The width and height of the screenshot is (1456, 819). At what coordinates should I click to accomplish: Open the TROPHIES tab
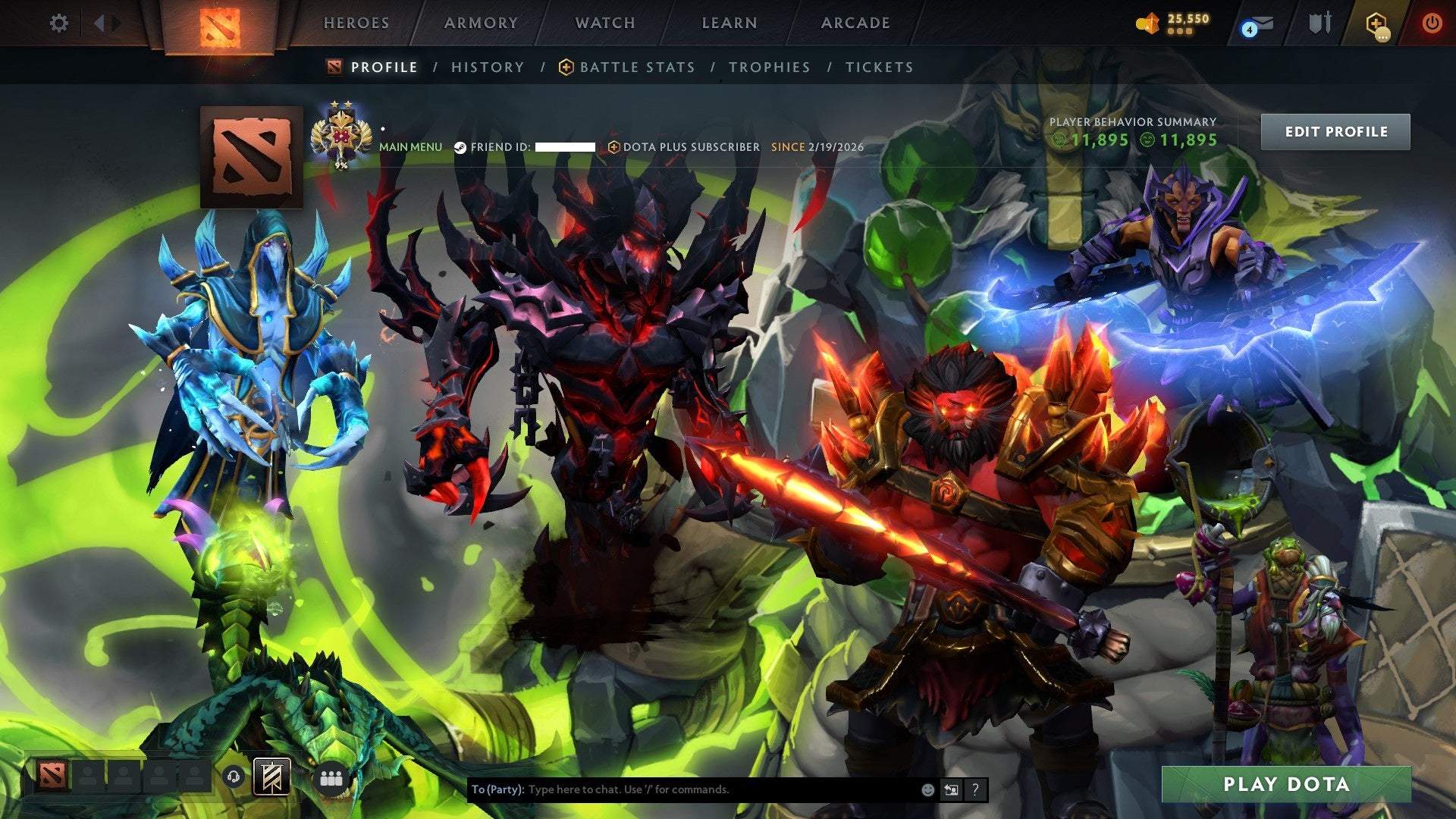pos(769,67)
